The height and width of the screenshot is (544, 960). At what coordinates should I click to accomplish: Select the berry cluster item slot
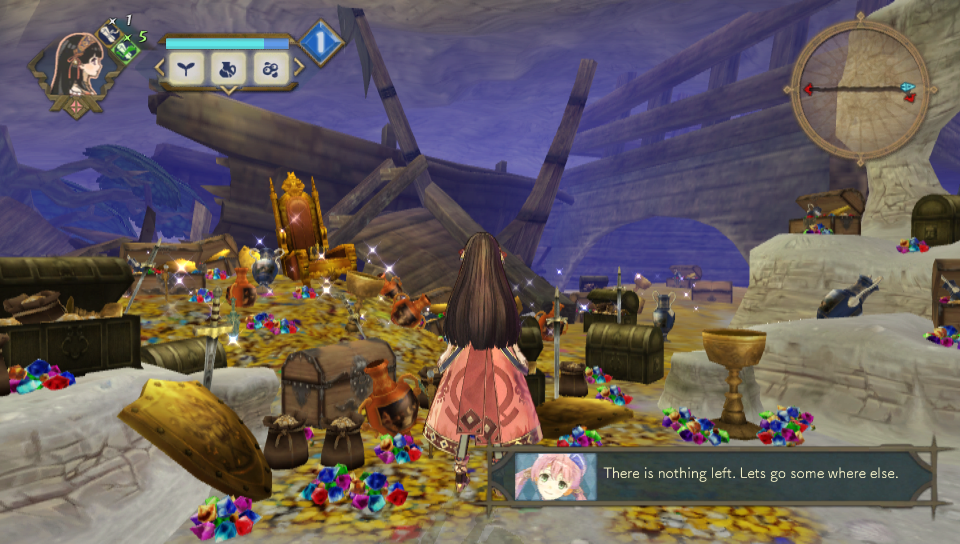[x=270, y=68]
